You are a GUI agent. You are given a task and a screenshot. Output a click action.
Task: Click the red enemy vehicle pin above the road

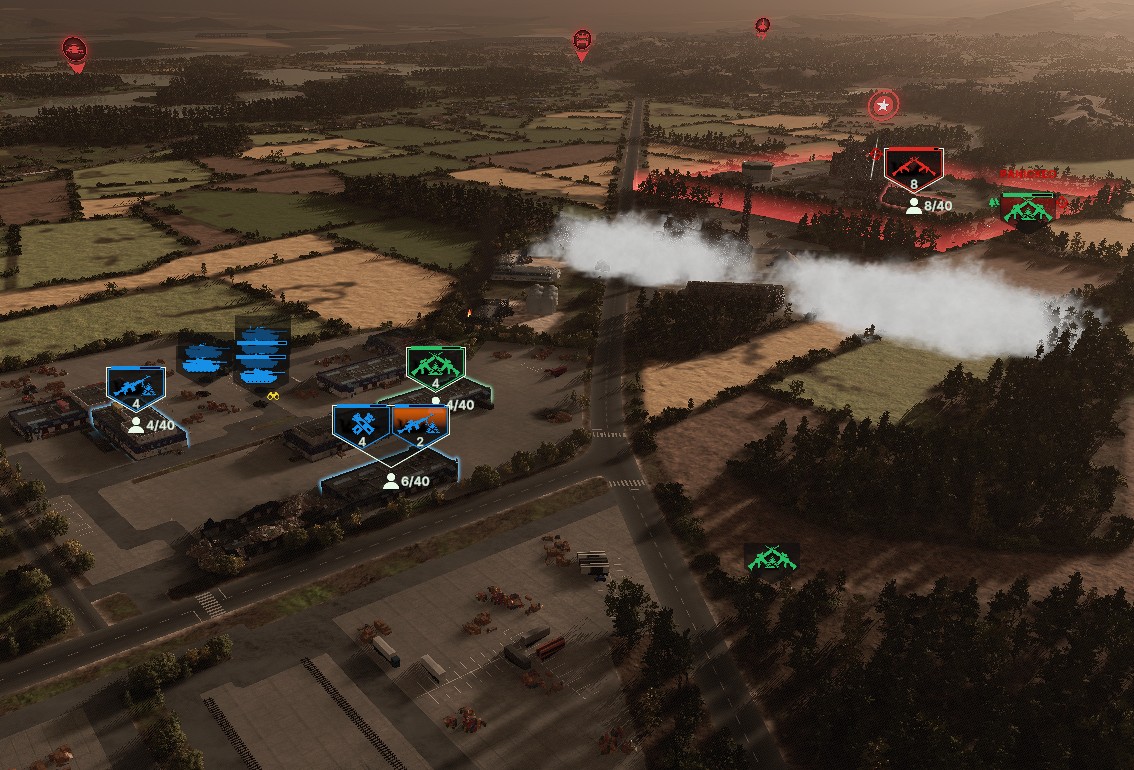pos(582,42)
